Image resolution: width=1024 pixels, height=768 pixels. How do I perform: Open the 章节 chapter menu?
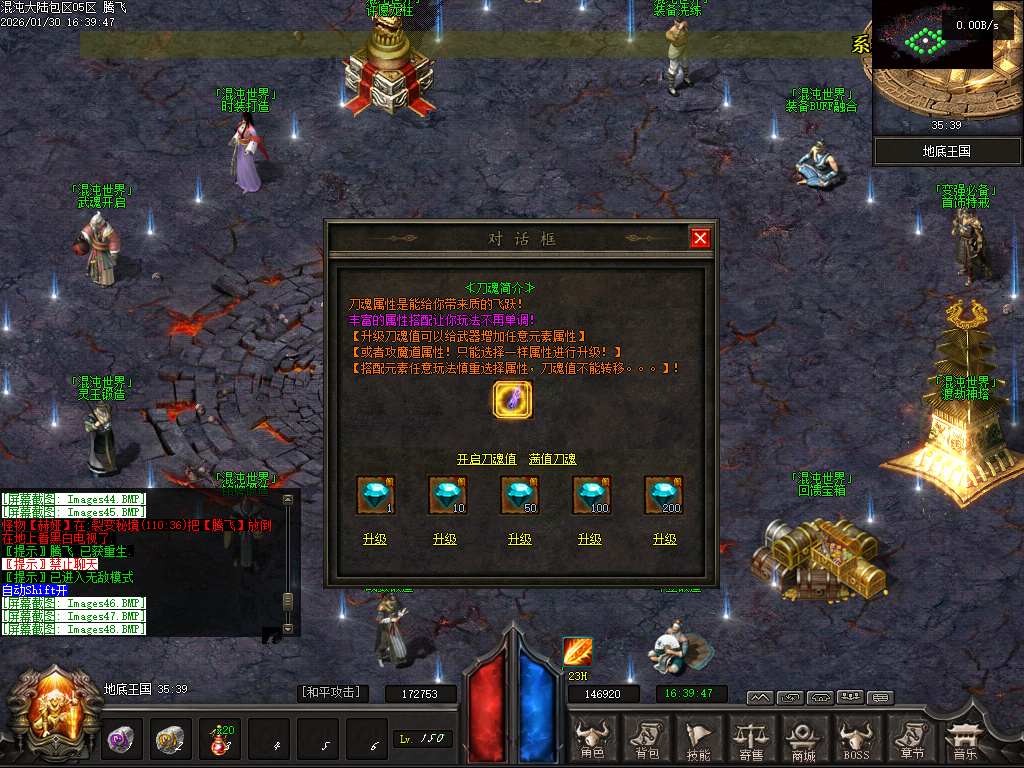(x=910, y=740)
